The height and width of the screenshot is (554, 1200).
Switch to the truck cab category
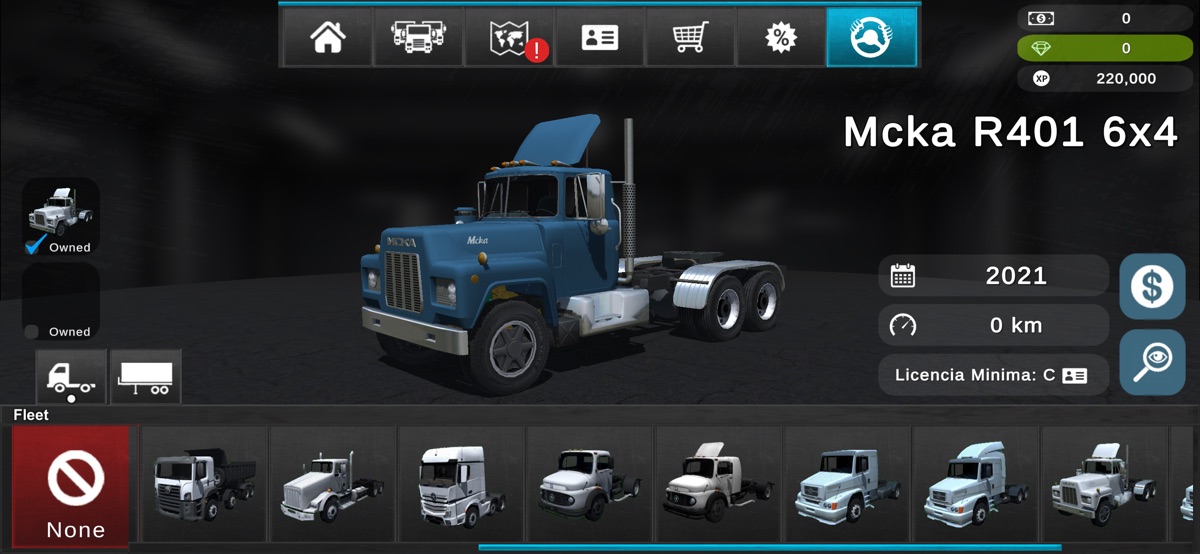coord(71,376)
